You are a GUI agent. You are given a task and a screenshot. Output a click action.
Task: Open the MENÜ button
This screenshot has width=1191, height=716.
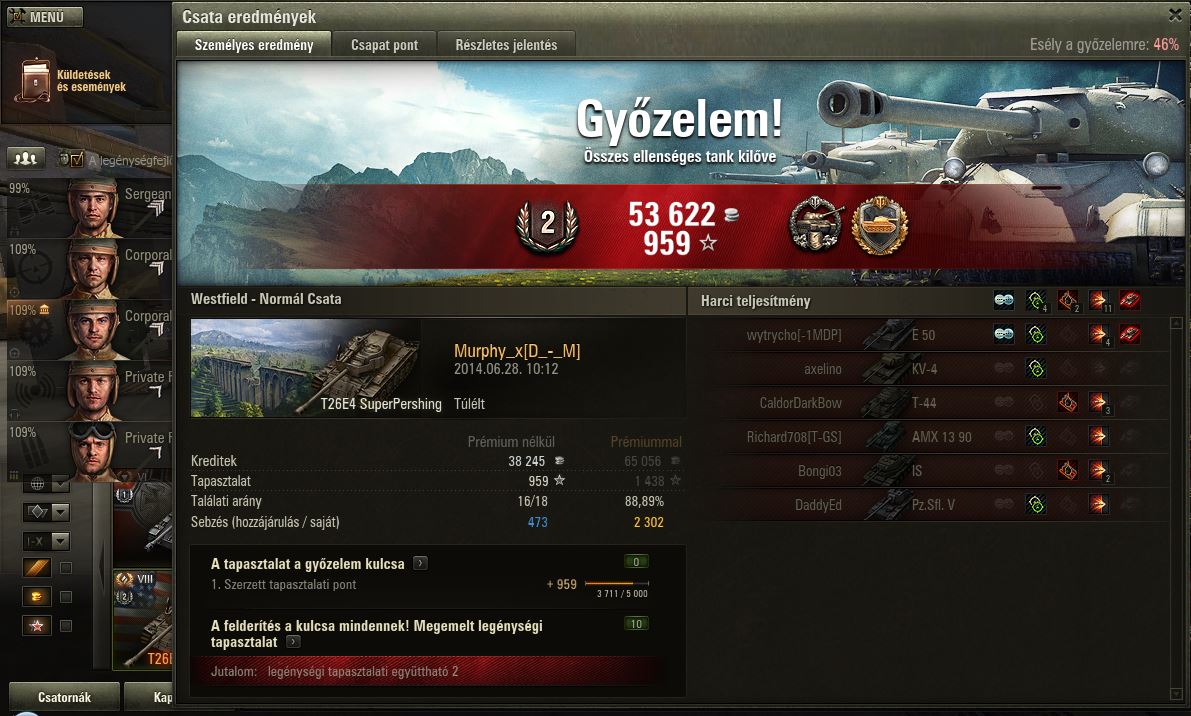[45, 17]
